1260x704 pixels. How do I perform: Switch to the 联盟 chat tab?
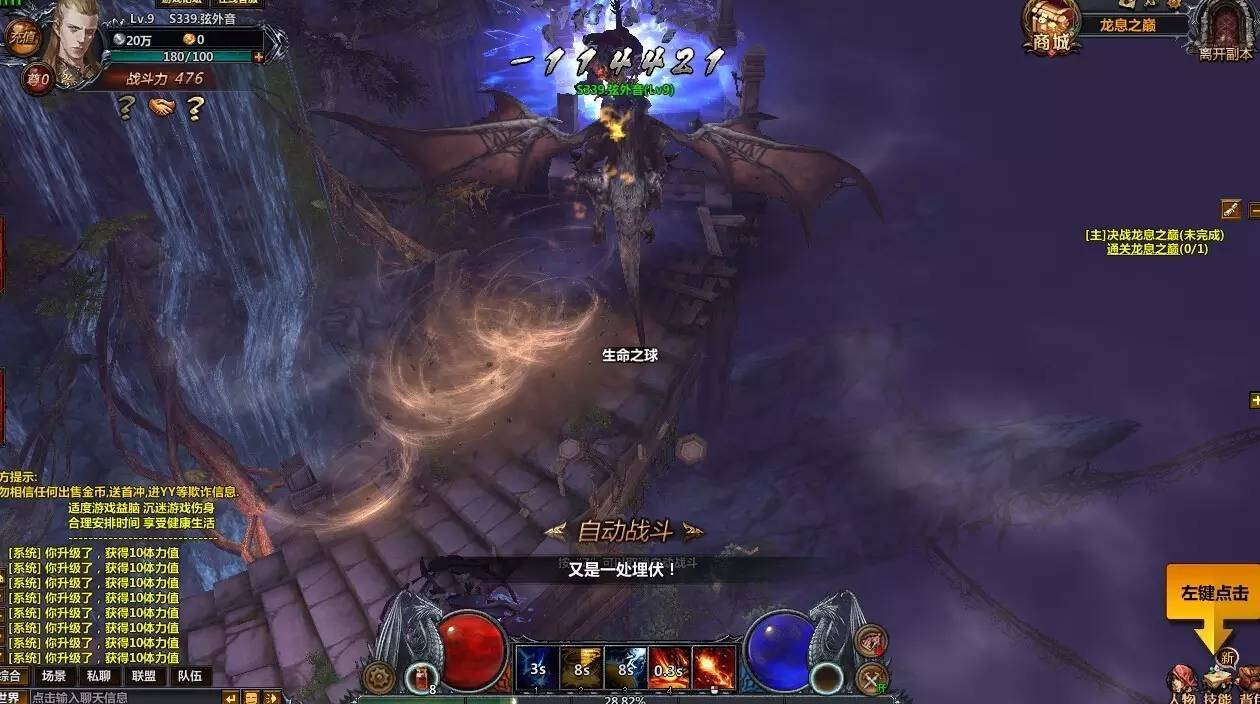coord(143,676)
